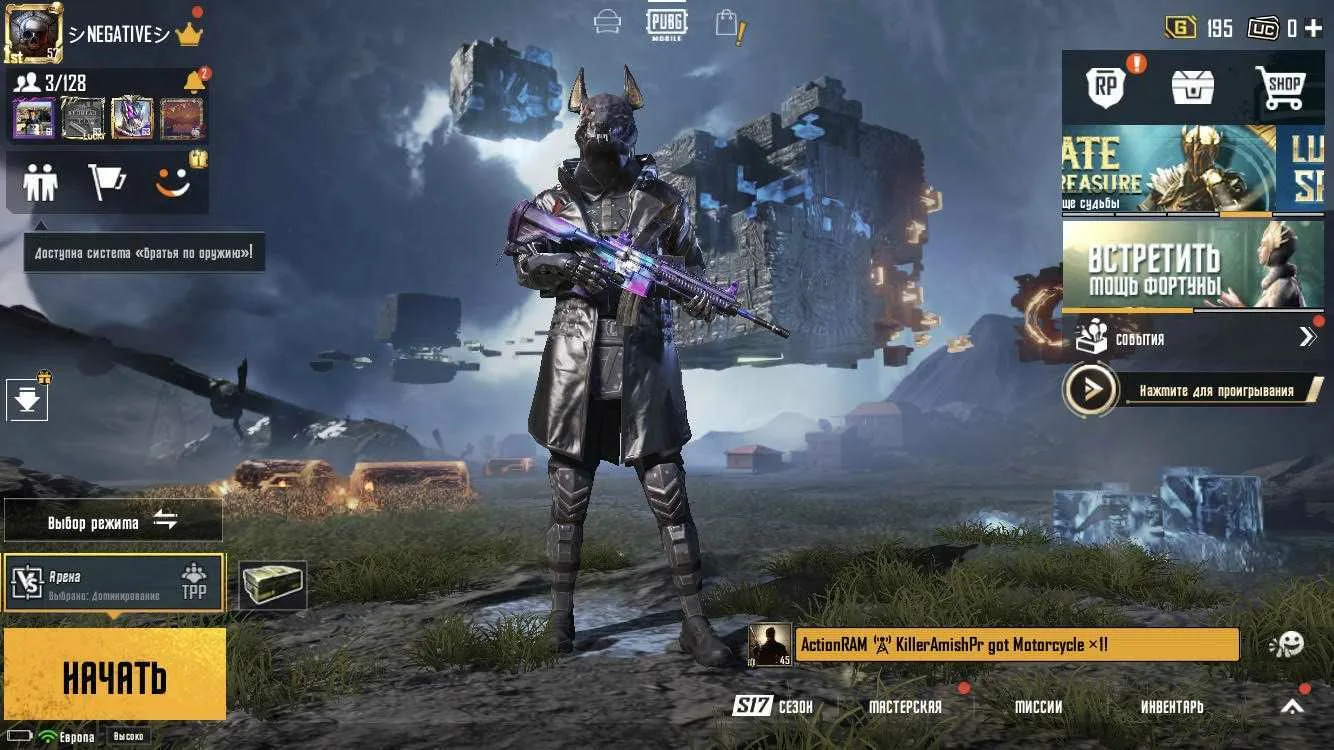Start the match with the НАЧАТЬ button
Viewport: 1334px width, 750px height.
point(114,675)
